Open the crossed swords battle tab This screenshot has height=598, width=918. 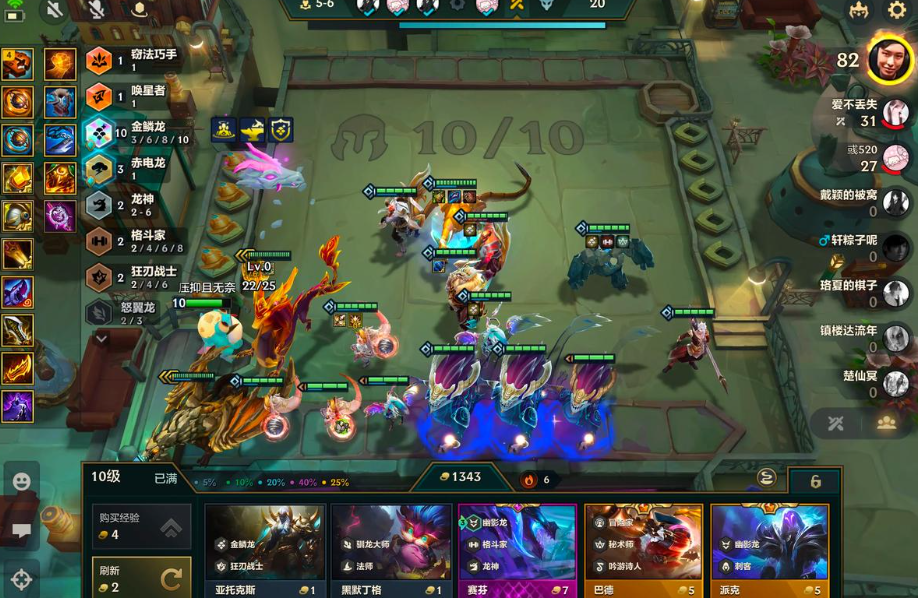pos(836,423)
